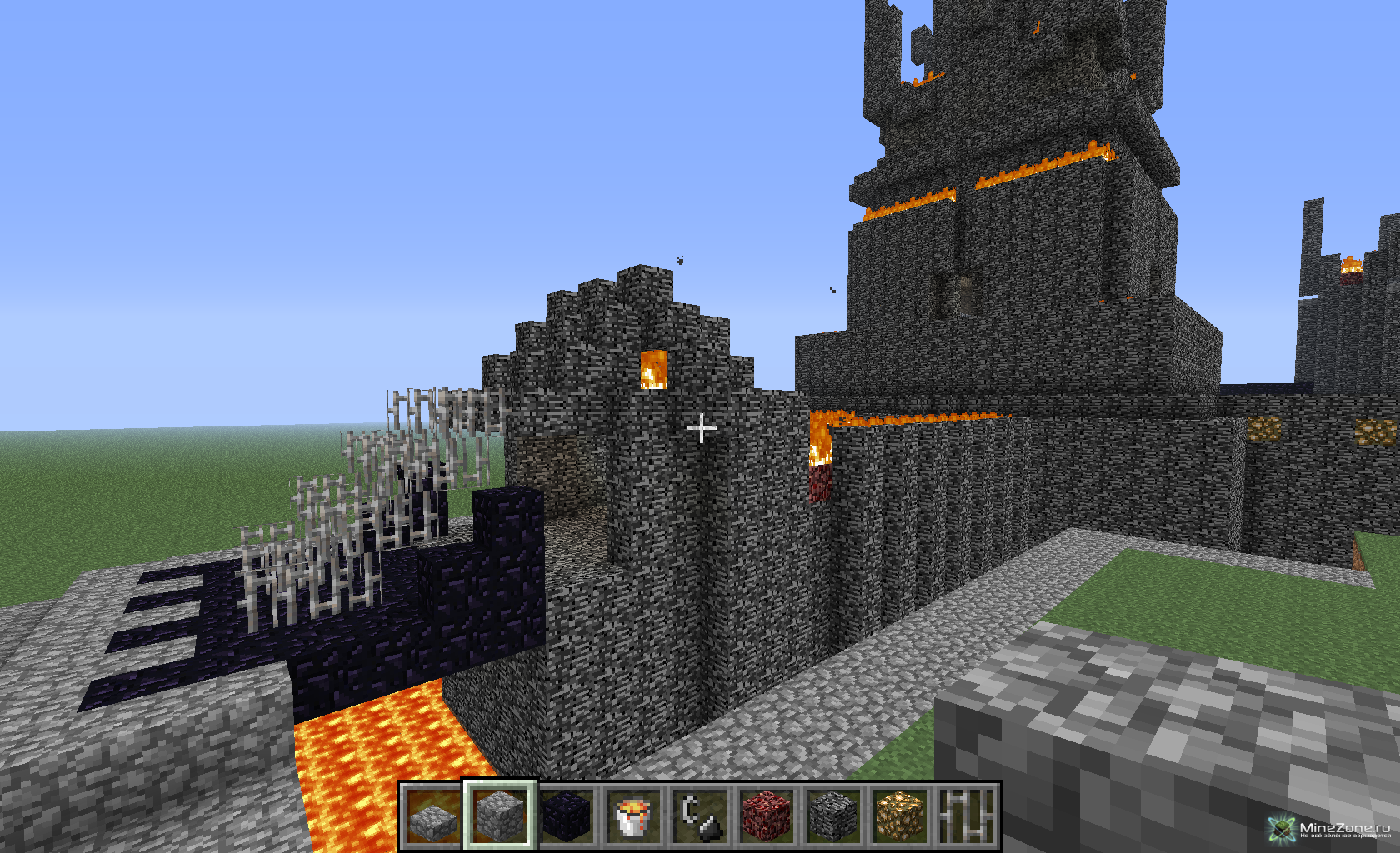Open the MineZone.ru watermark link
1400x853 pixels.
tap(1331, 829)
